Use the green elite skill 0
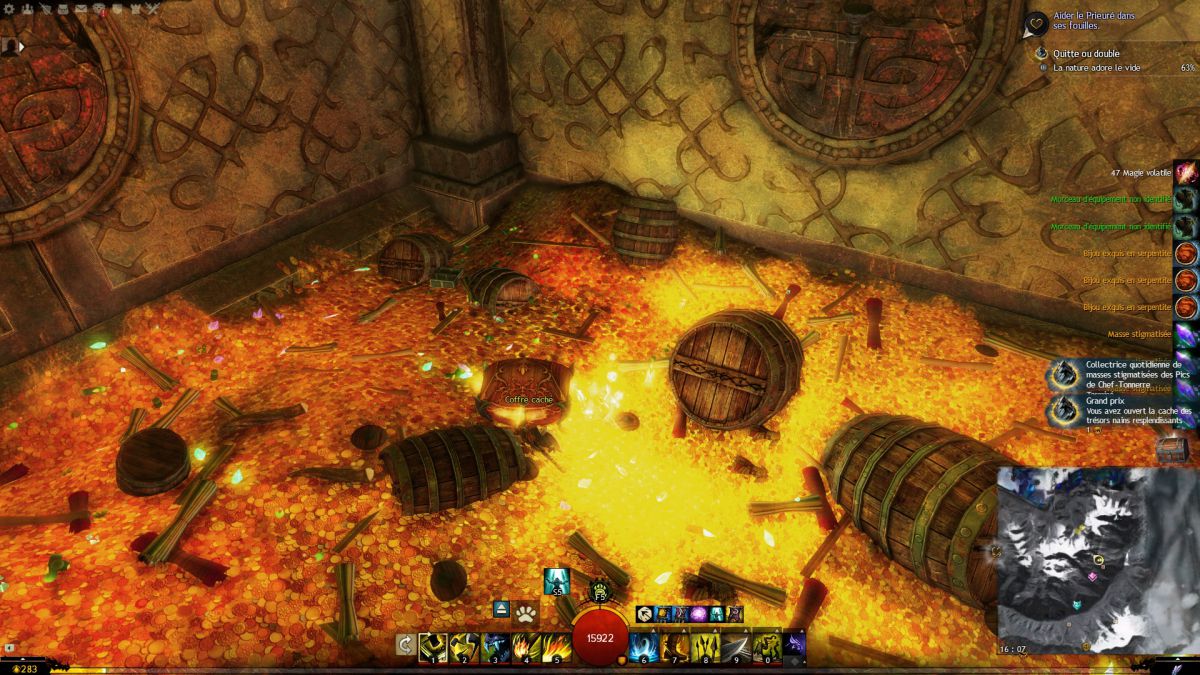 click(768, 647)
